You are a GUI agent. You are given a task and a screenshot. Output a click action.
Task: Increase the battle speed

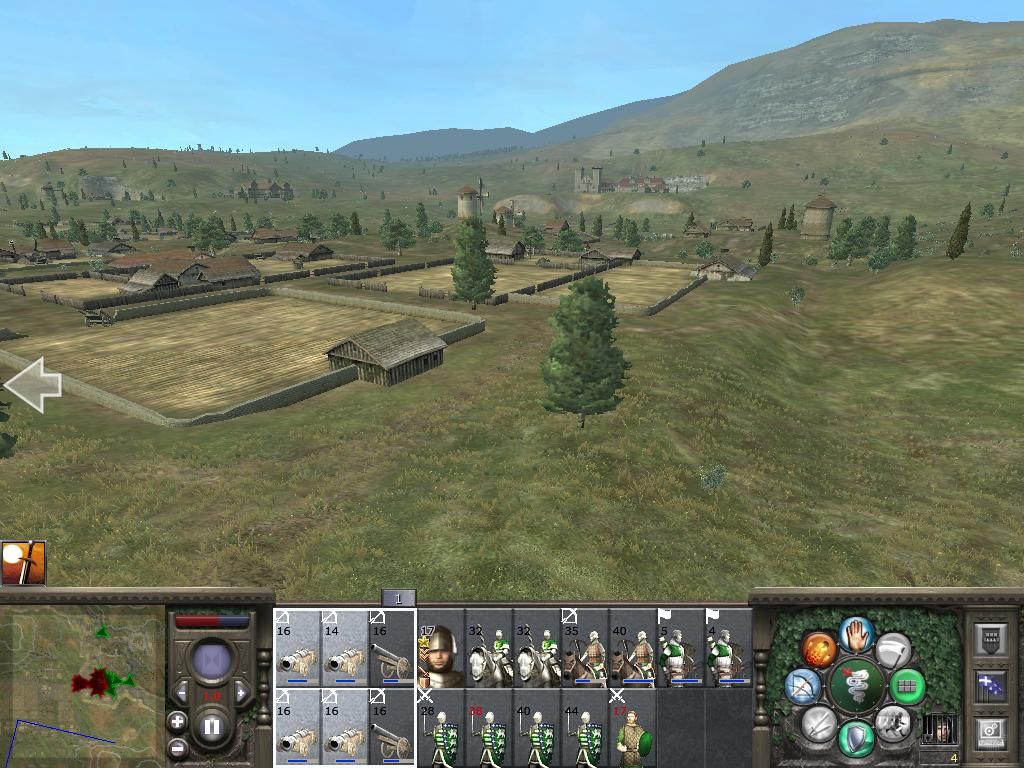tap(241, 692)
